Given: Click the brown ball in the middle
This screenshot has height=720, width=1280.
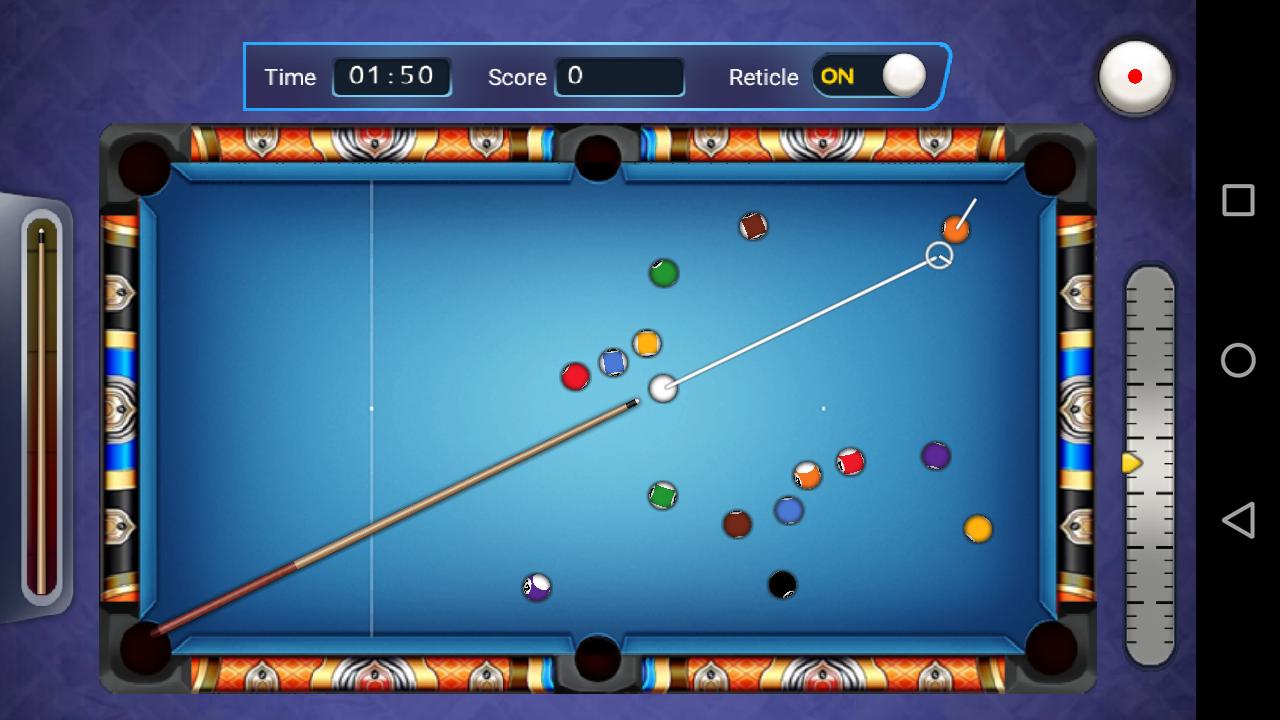Looking at the screenshot, I should [737, 522].
